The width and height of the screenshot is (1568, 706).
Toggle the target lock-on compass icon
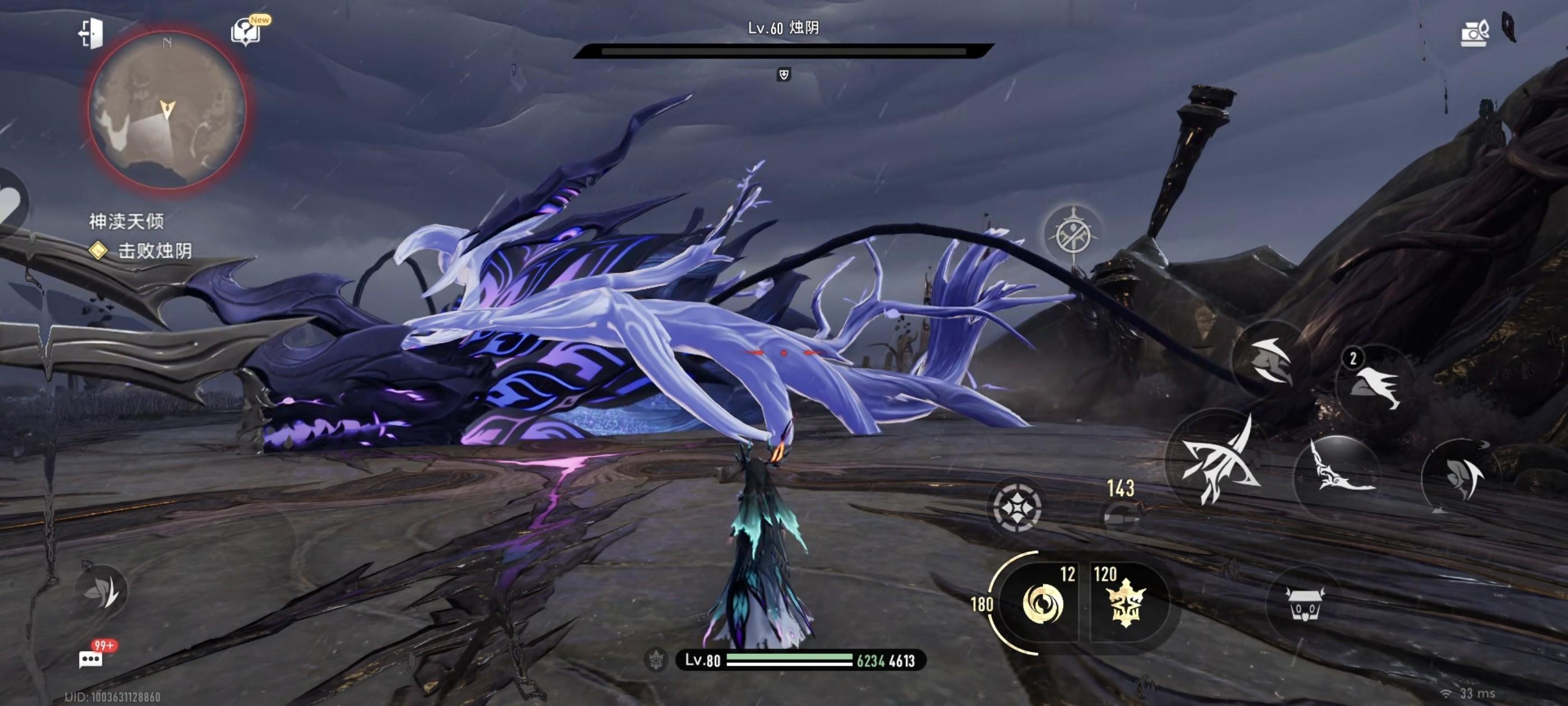coord(1073,233)
